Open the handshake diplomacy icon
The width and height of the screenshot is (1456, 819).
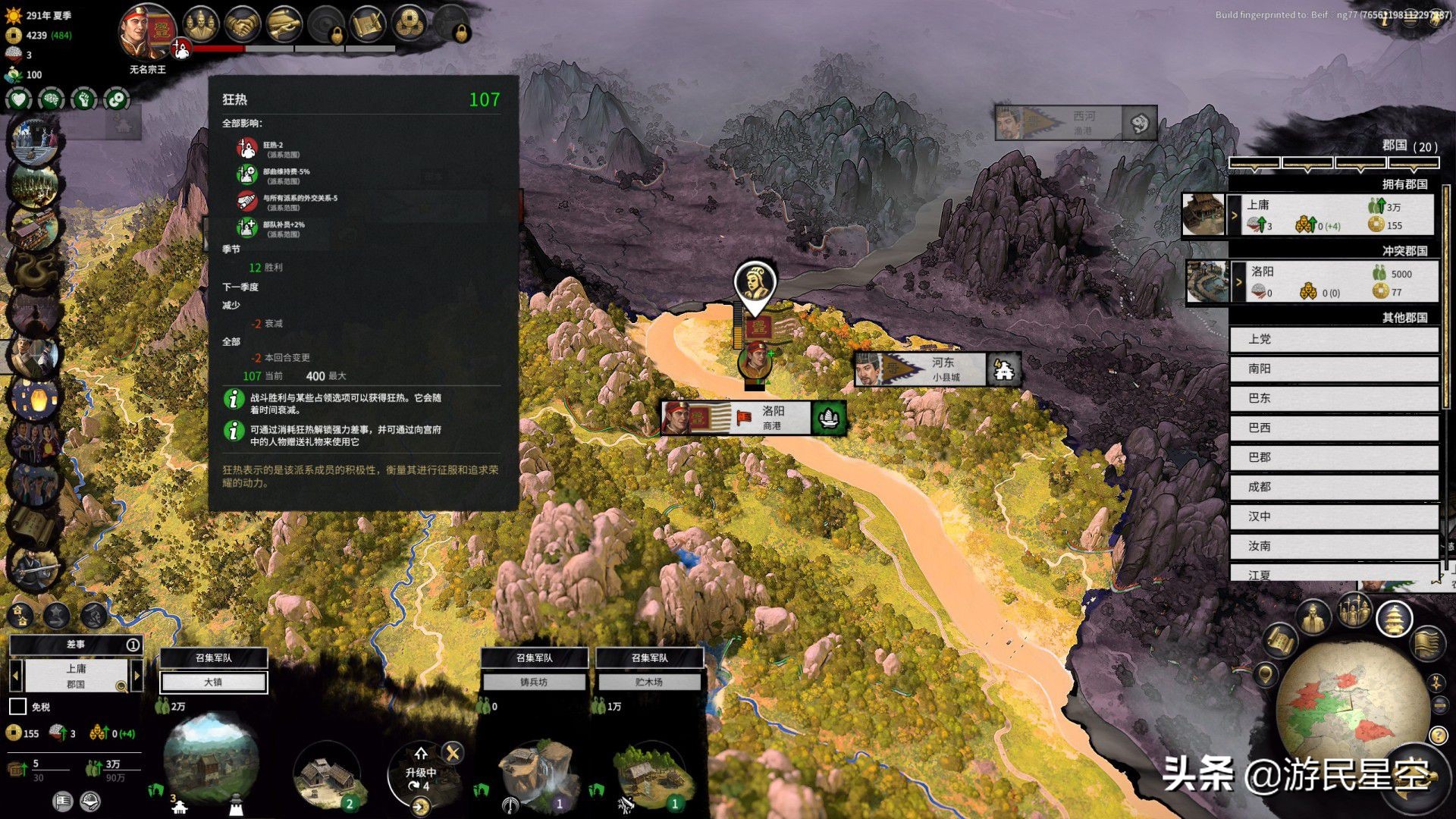point(243,26)
